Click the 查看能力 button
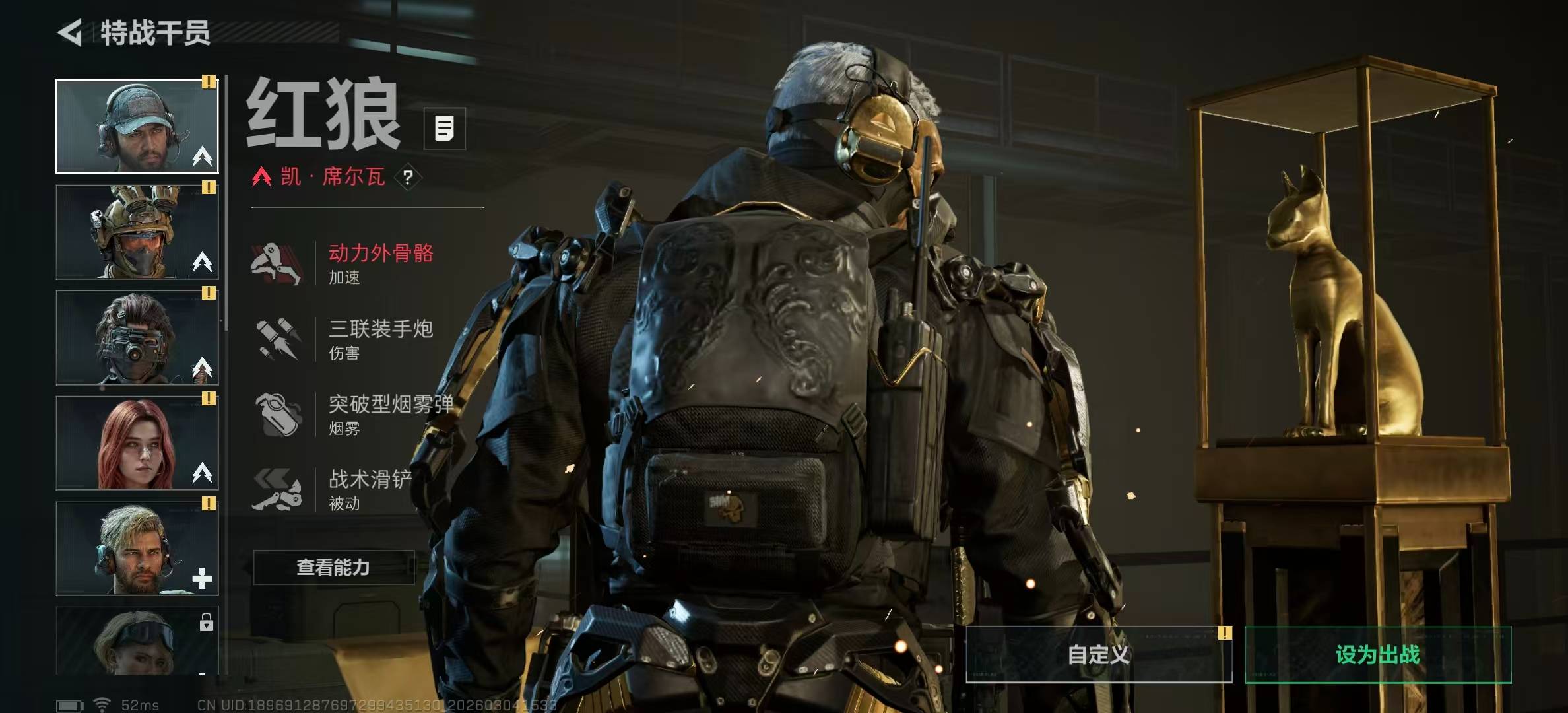This screenshot has height=713, width=1568. coord(333,567)
